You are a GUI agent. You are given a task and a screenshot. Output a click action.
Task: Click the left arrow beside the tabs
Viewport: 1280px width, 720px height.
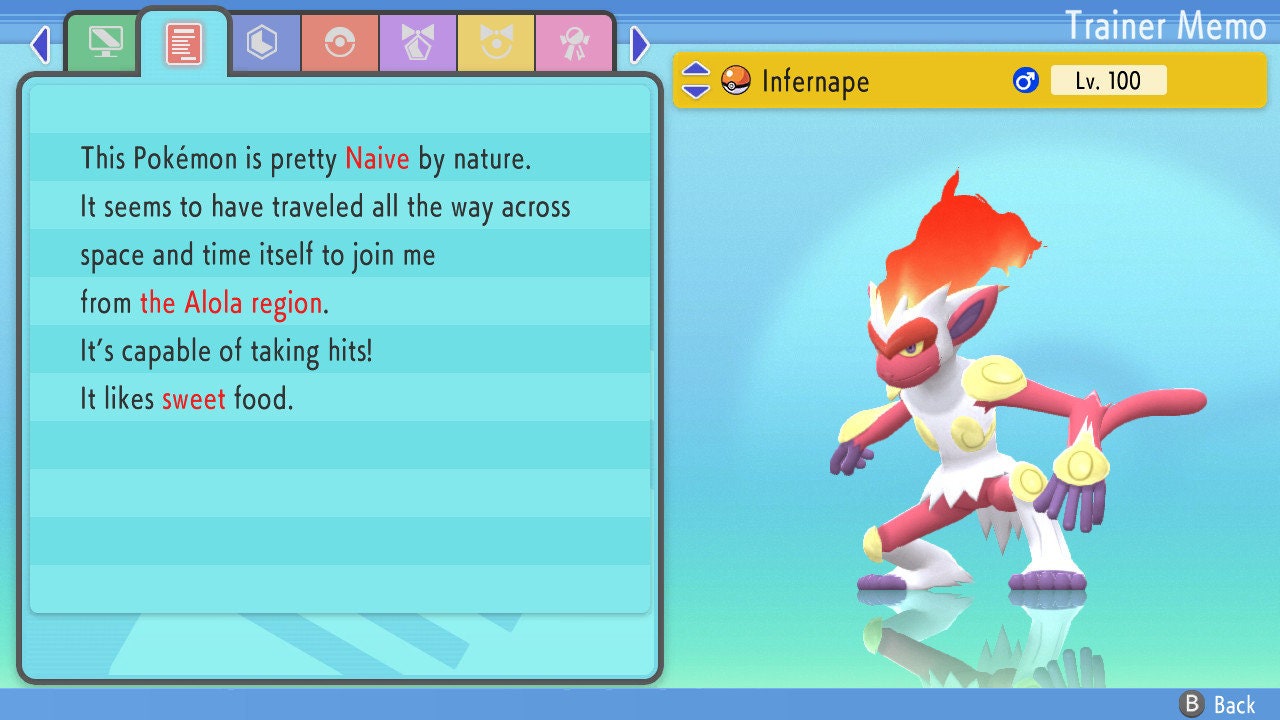[40, 44]
